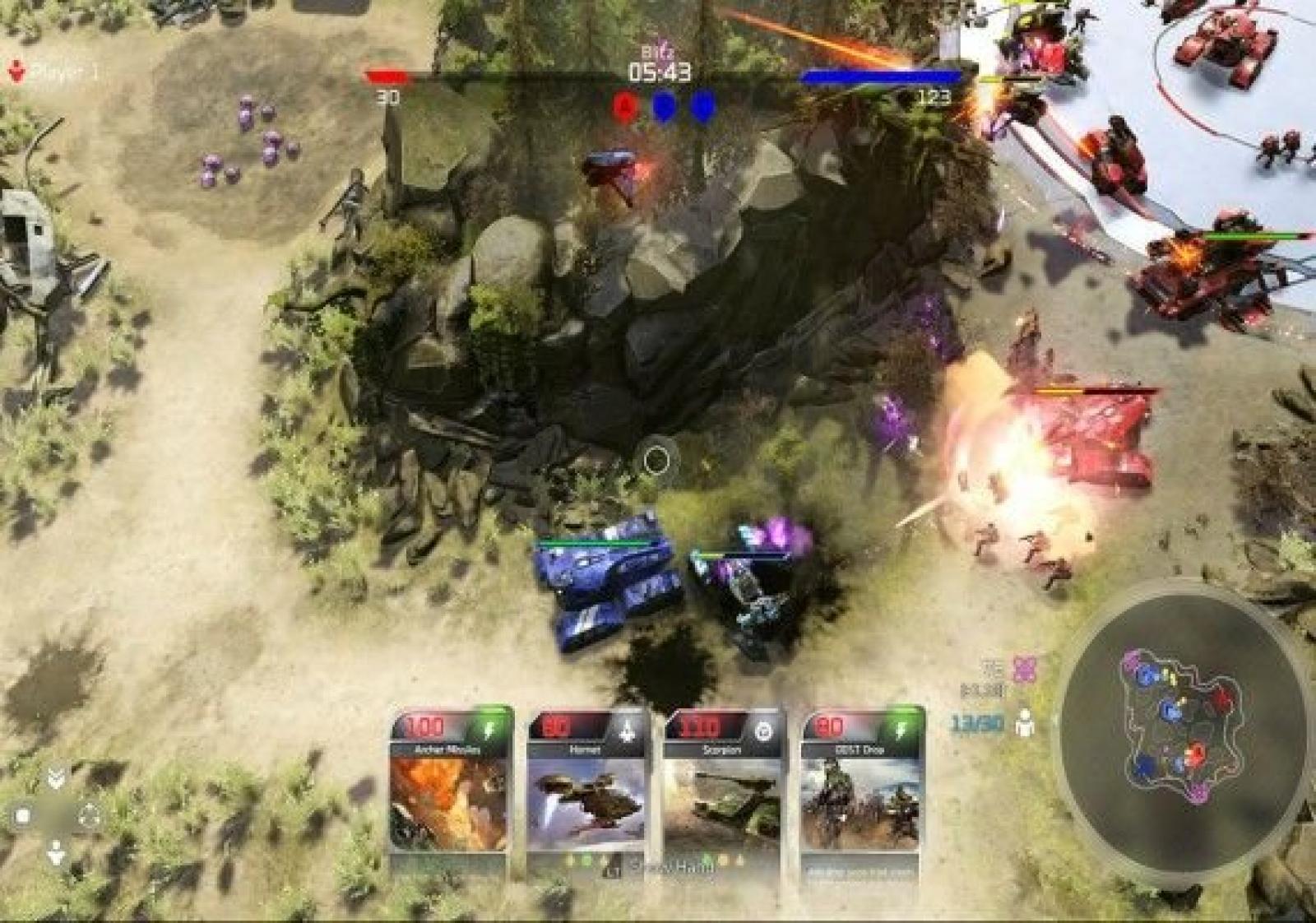
Task: Select the Archer Missiles card
Action: [x=450, y=786]
